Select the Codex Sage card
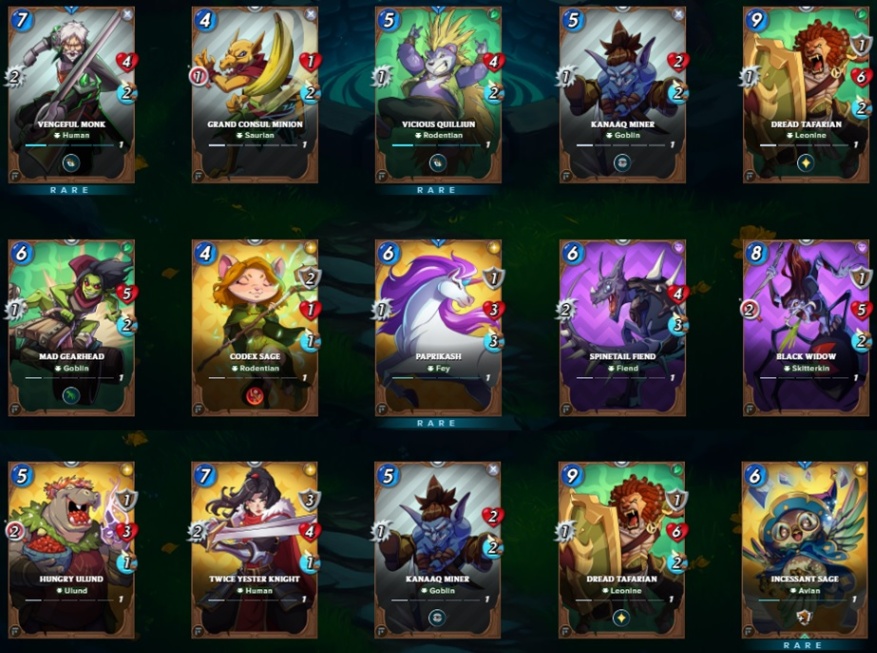This screenshot has height=653, width=877. (254, 327)
